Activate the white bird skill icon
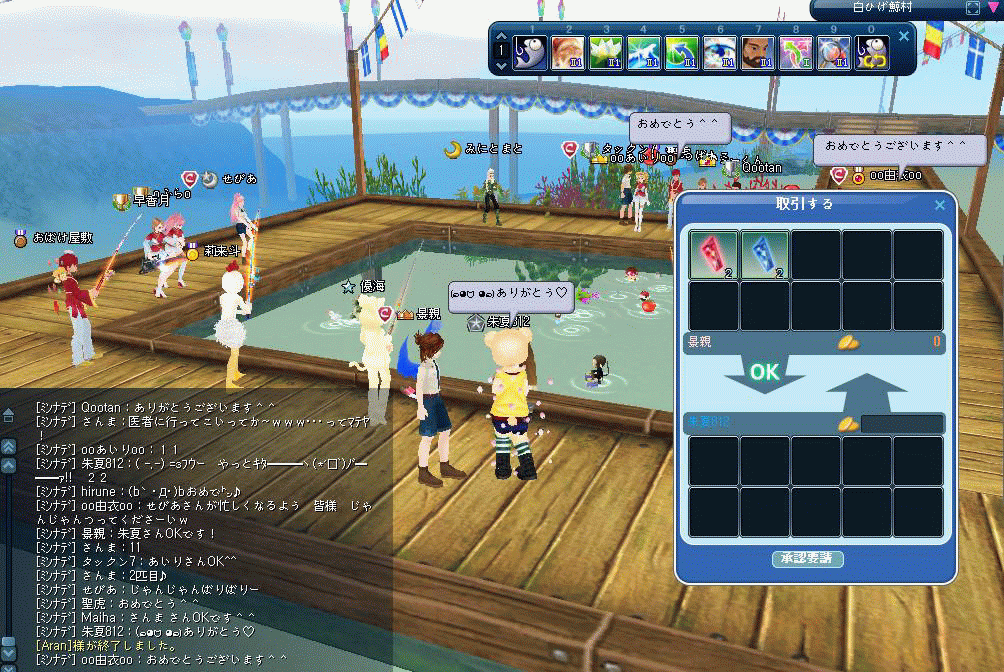The image size is (1004, 672). point(645,52)
